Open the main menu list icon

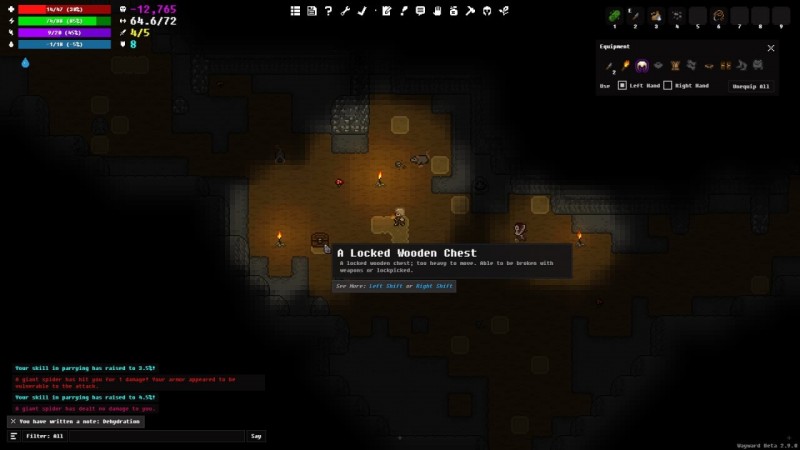click(x=296, y=11)
